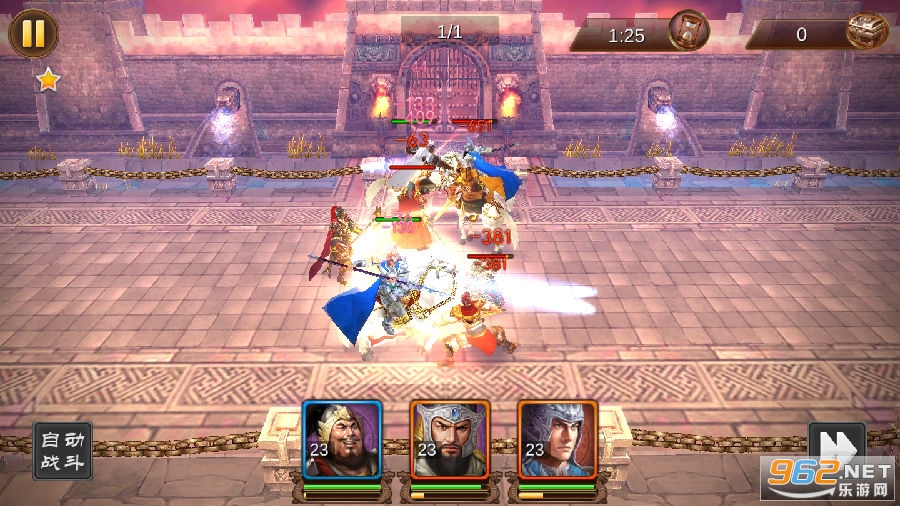Select the bearded hero portrait with blue frame
Image resolution: width=900 pixels, height=506 pixels.
coord(343,440)
